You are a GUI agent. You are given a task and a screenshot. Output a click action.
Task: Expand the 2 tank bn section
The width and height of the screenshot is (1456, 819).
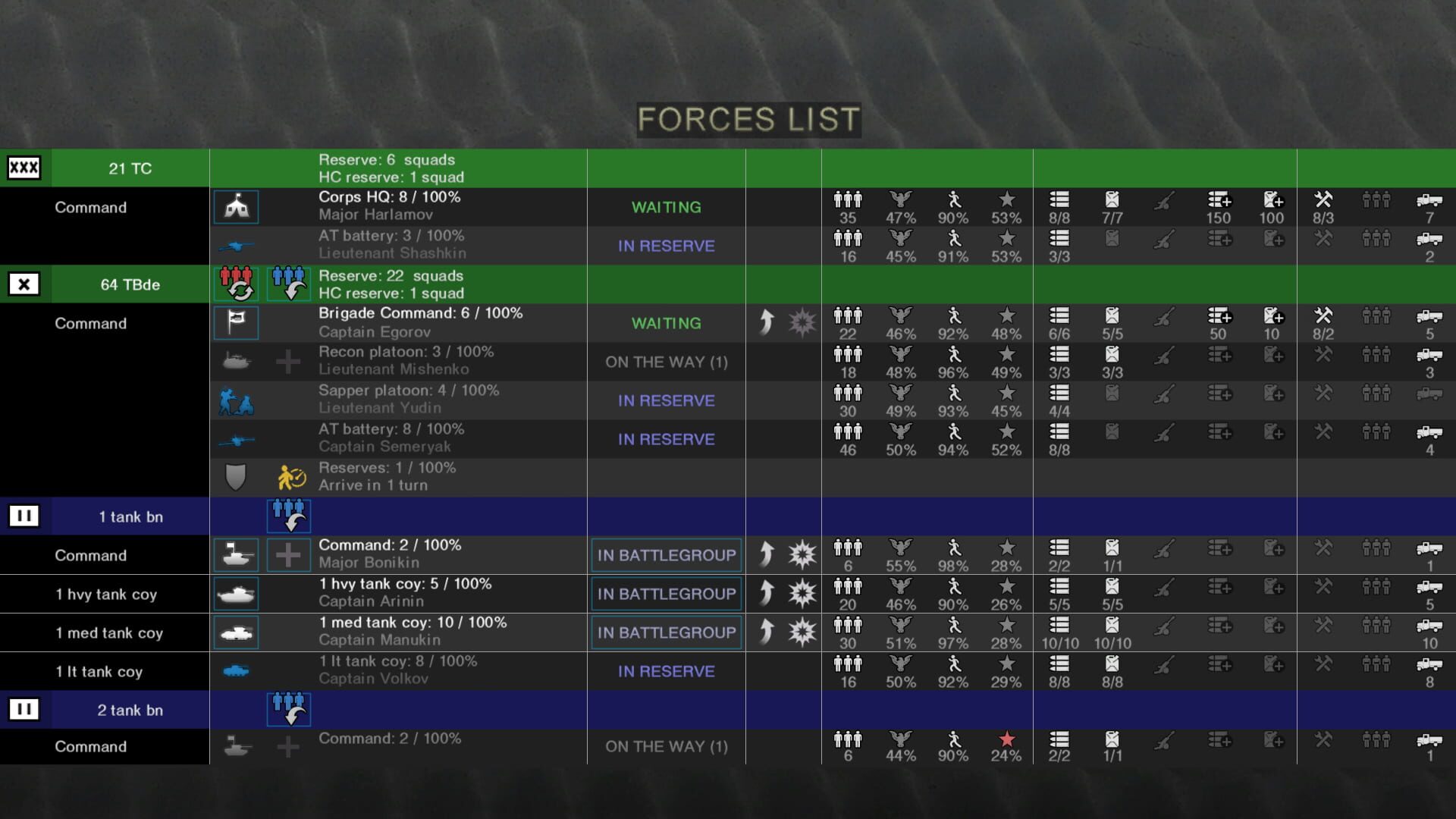point(25,710)
